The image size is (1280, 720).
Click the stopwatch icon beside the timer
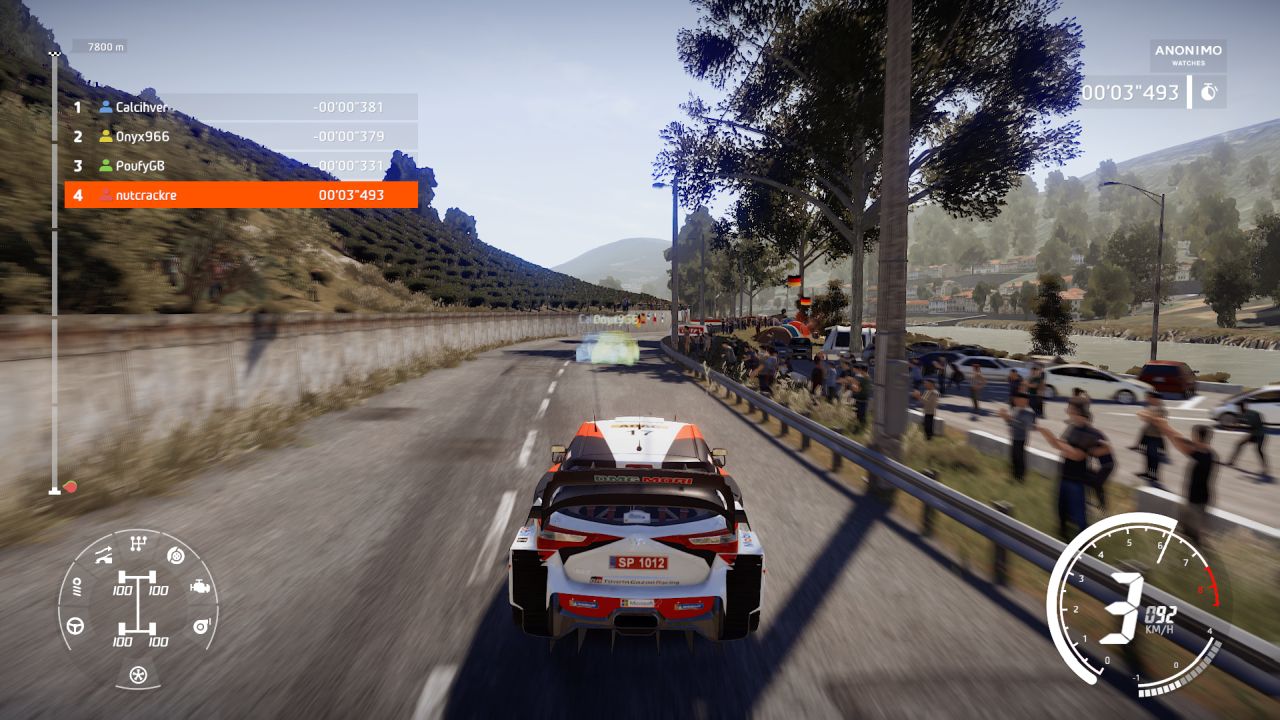pyautogui.click(x=1209, y=92)
